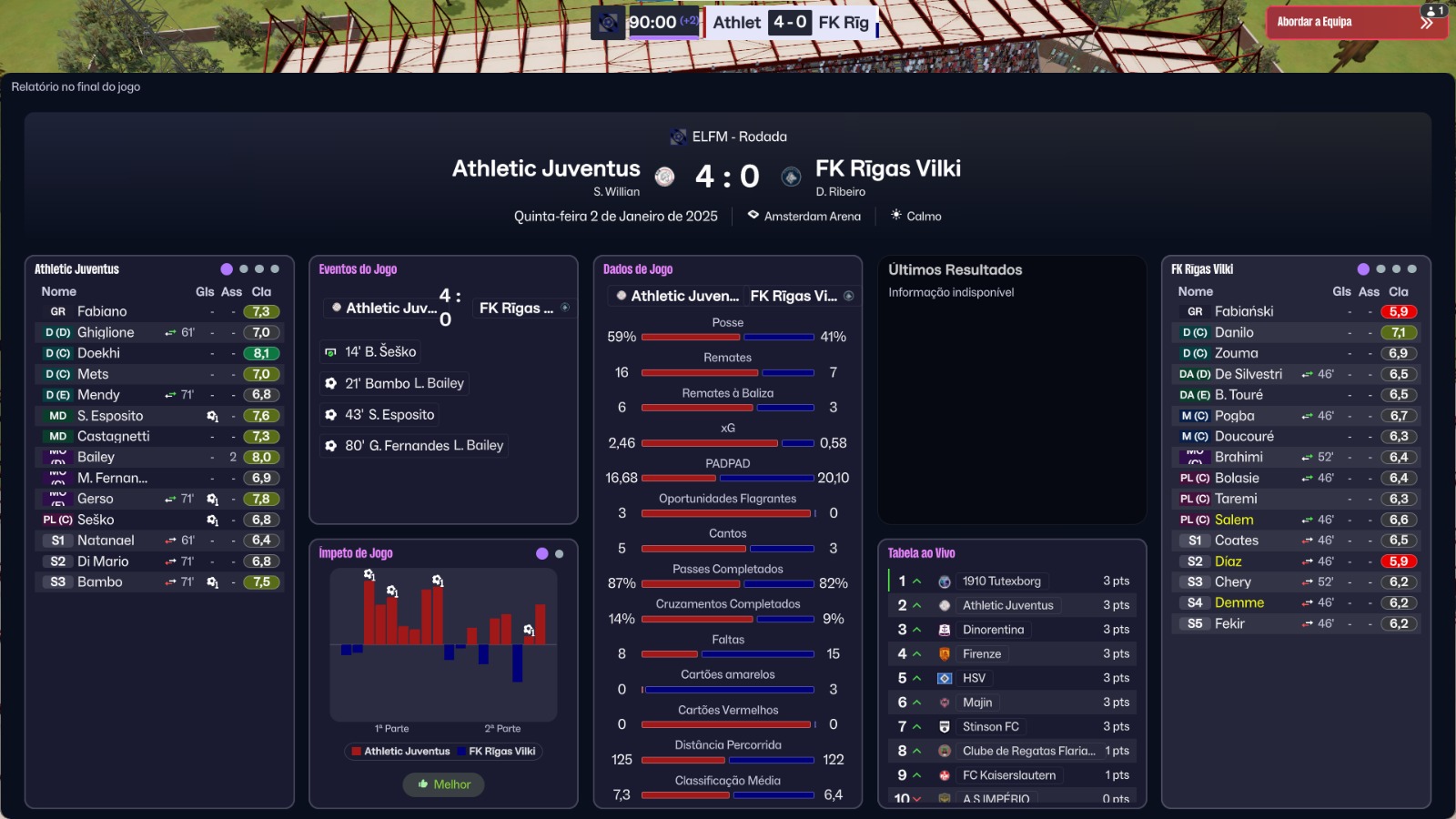The width and height of the screenshot is (1456, 819).
Task: Click the Amsterdam Arena stadium link
Action: [812, 217]
